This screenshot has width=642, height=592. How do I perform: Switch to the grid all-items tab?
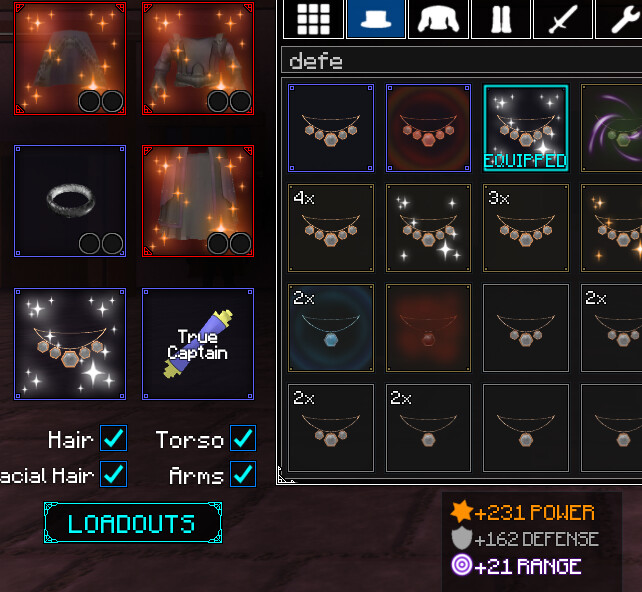coord(312,19)
